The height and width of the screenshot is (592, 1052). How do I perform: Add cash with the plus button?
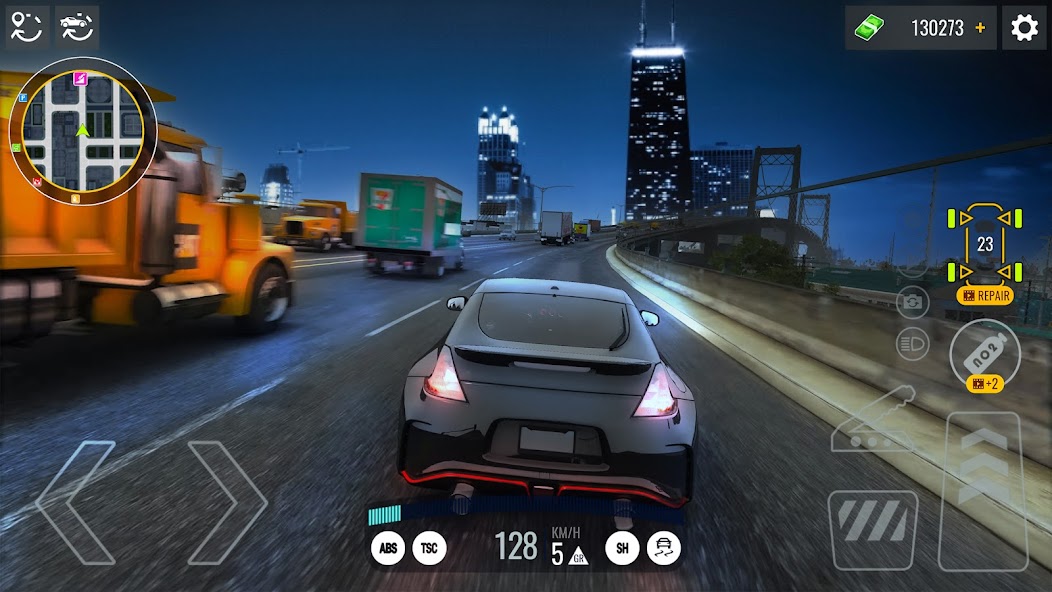point(980,28)
